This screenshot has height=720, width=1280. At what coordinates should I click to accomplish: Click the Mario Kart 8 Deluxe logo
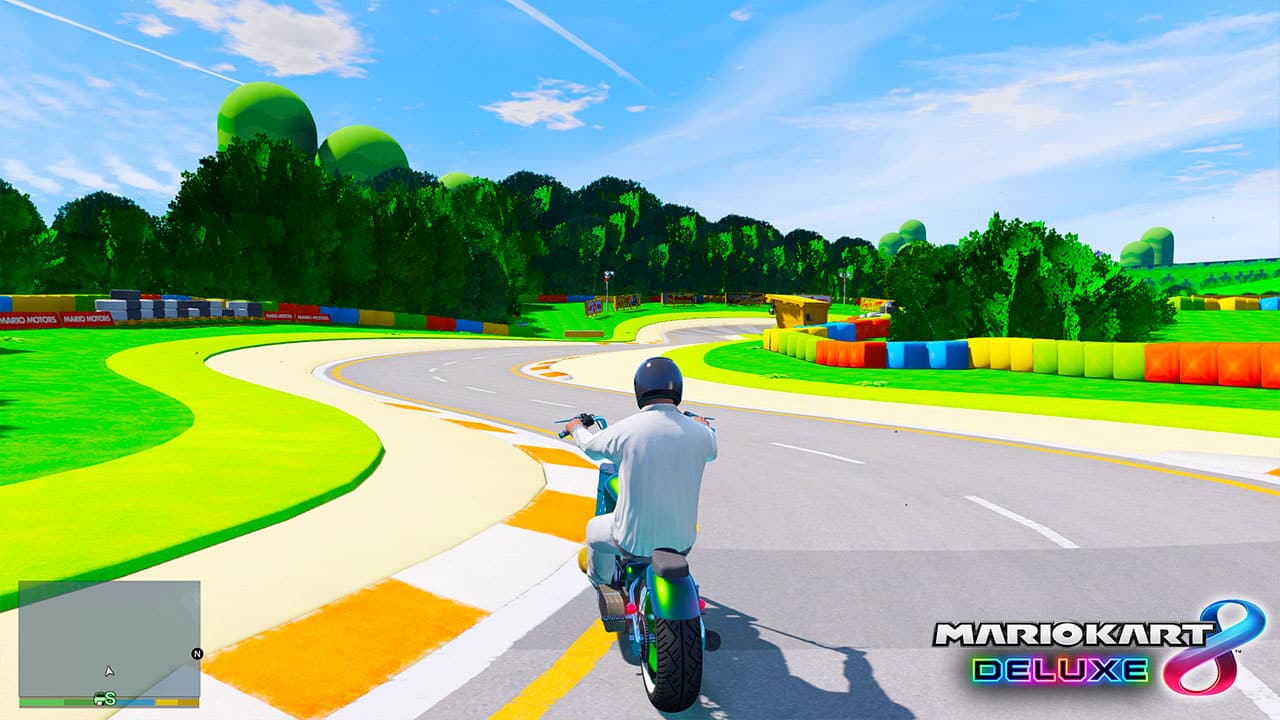1097,649
